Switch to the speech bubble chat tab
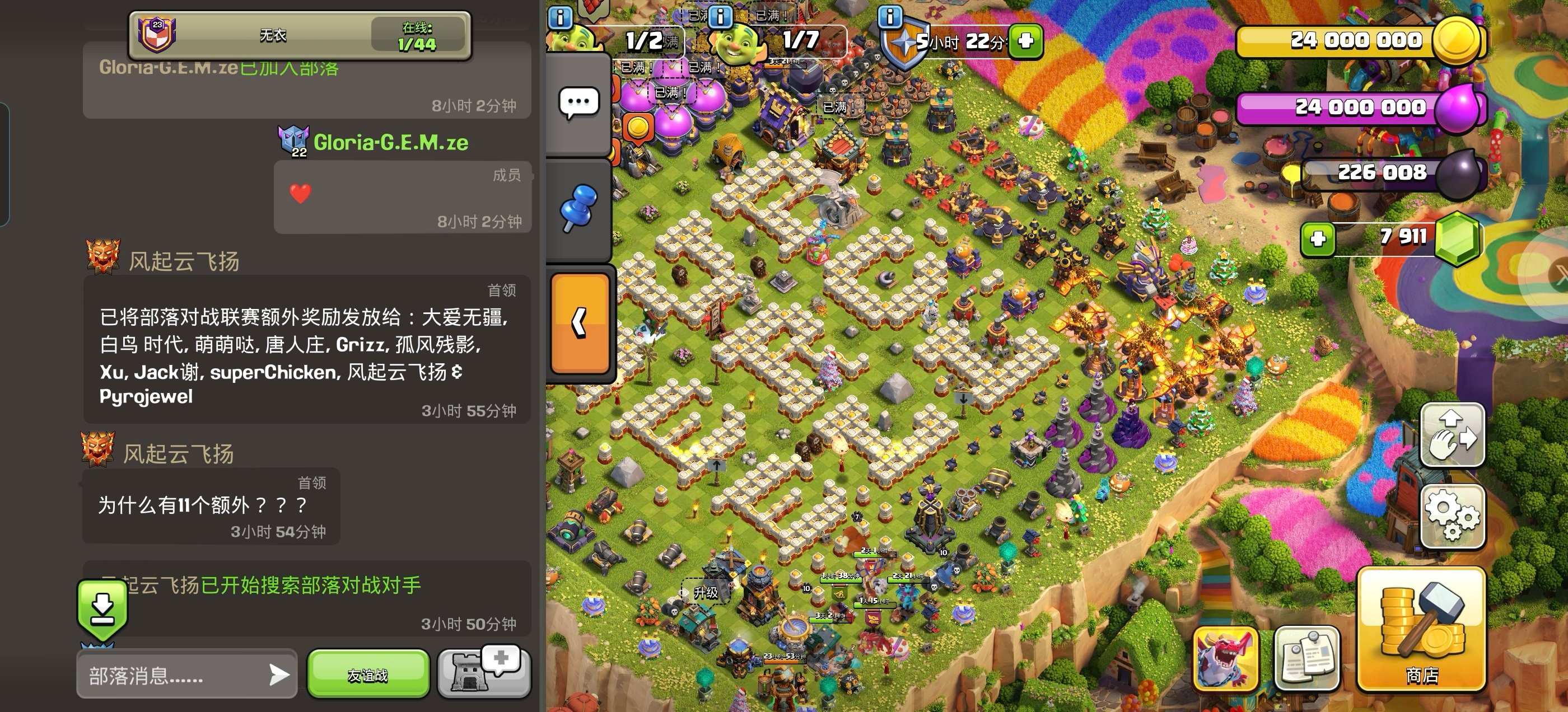1568x712 pixels. [x=578, y=104]
